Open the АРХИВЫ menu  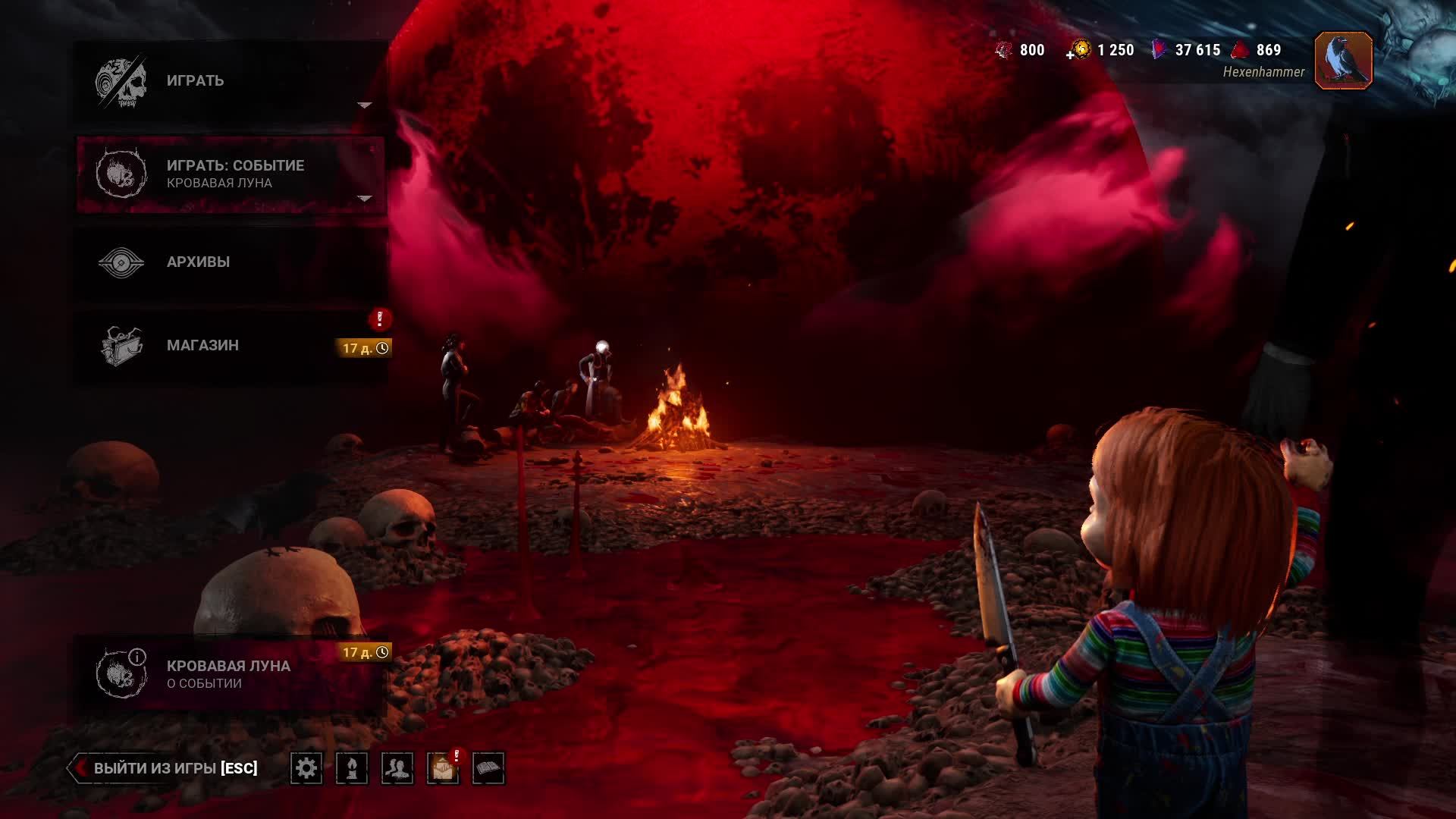227,262
